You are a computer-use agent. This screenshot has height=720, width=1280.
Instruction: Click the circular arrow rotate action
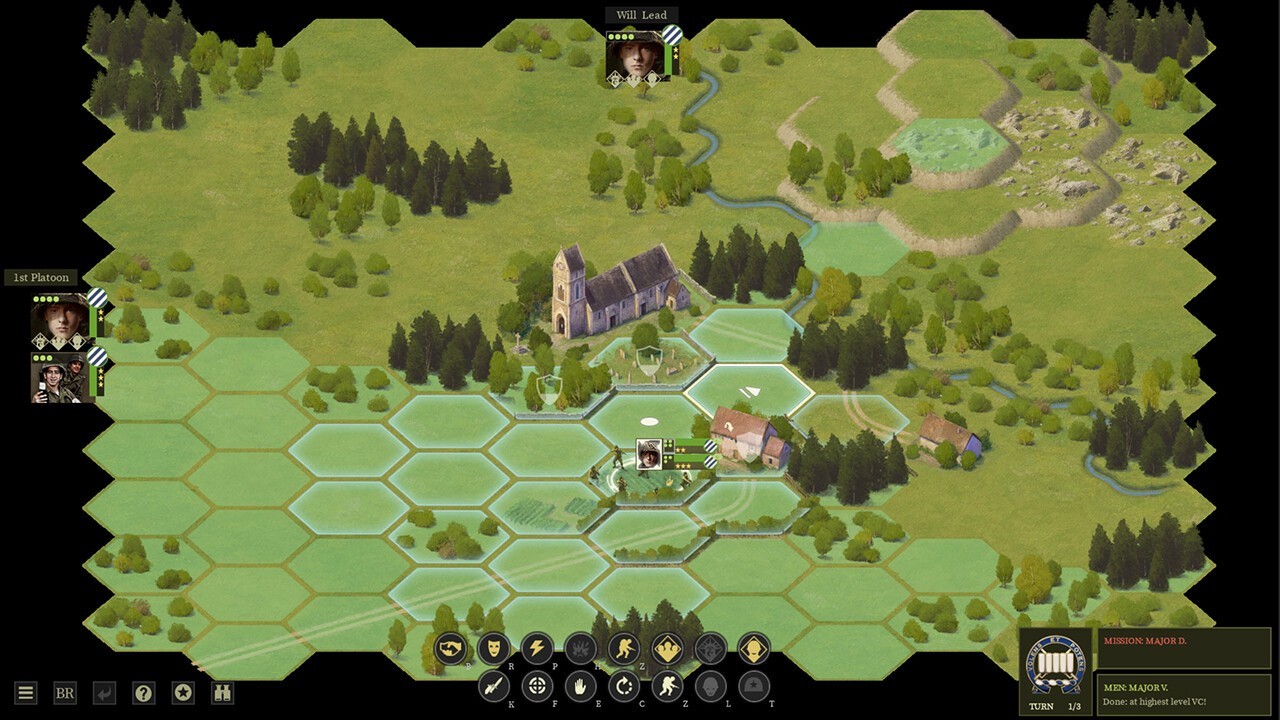624,686
